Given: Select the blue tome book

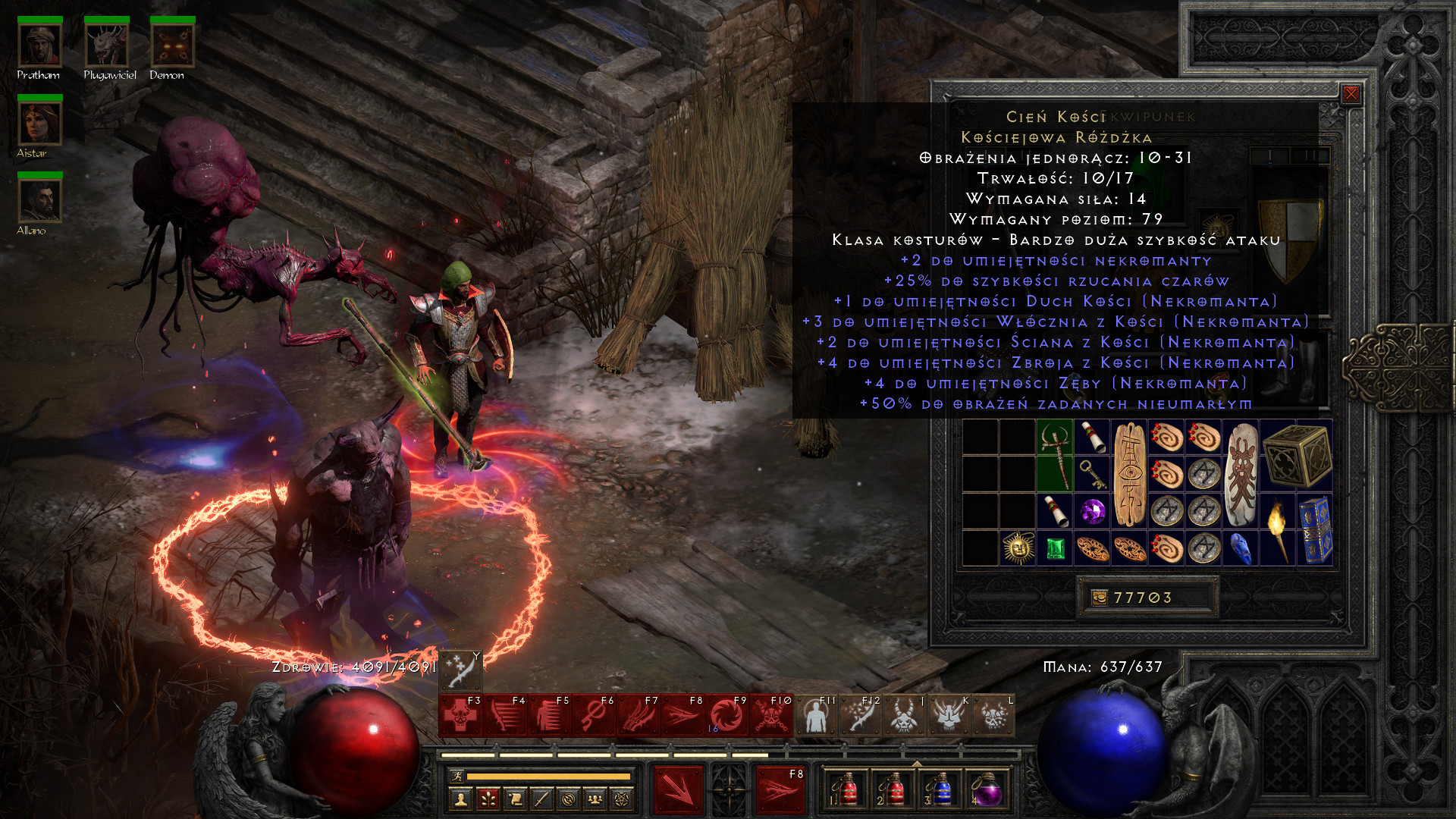Looking at the screenshot, I should click(x=1315, y=529).
